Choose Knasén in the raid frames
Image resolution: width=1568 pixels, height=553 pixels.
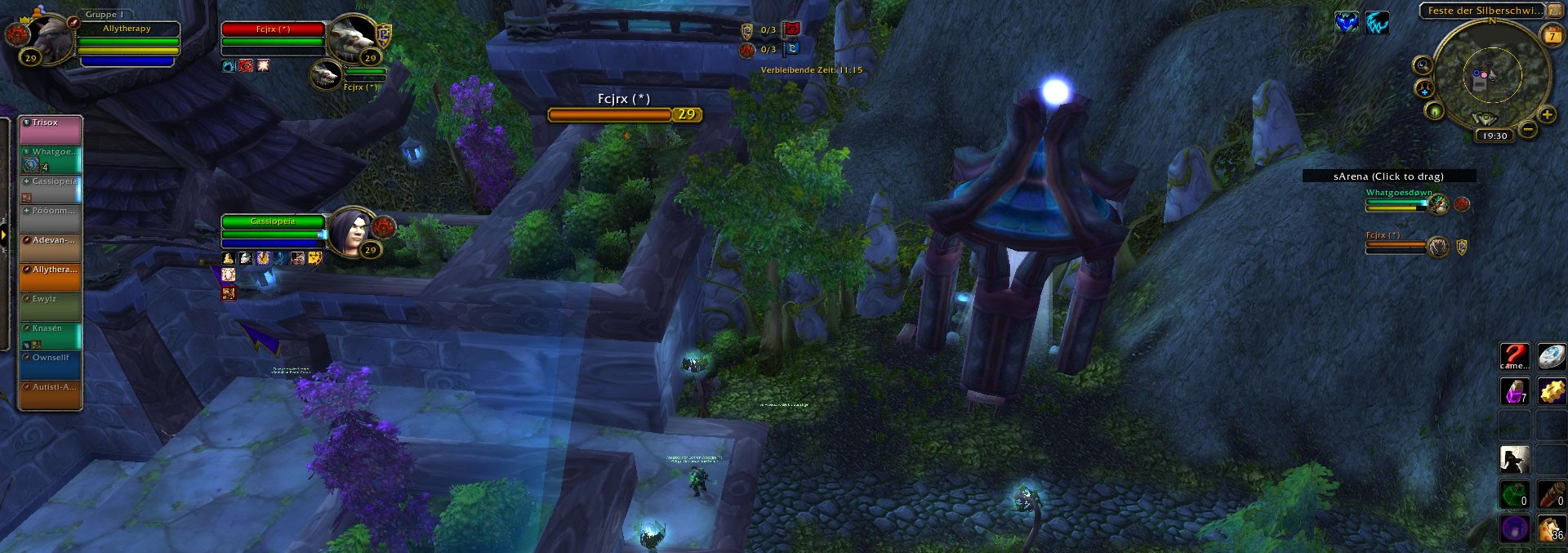(x=50, y=336)
